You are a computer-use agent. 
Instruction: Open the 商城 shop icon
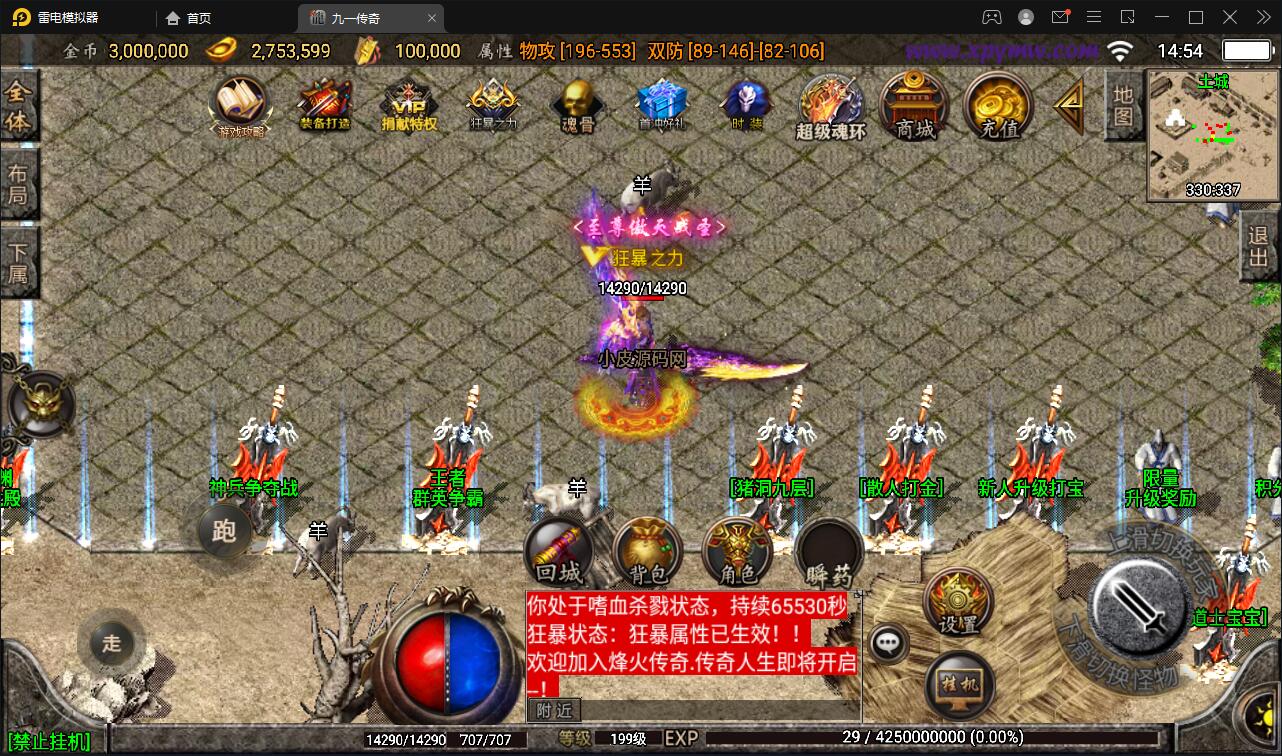tap(912, 108)
